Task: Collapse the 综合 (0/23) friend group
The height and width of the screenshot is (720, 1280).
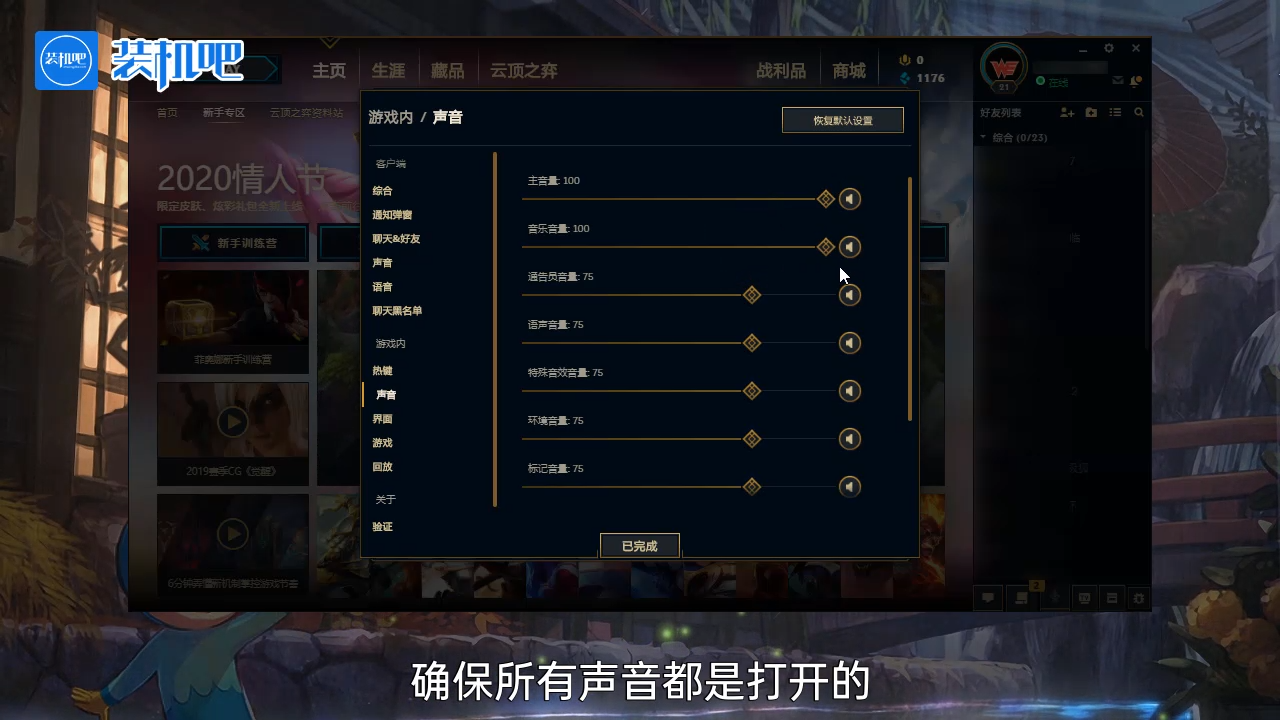Action: [x=983, y=137]
